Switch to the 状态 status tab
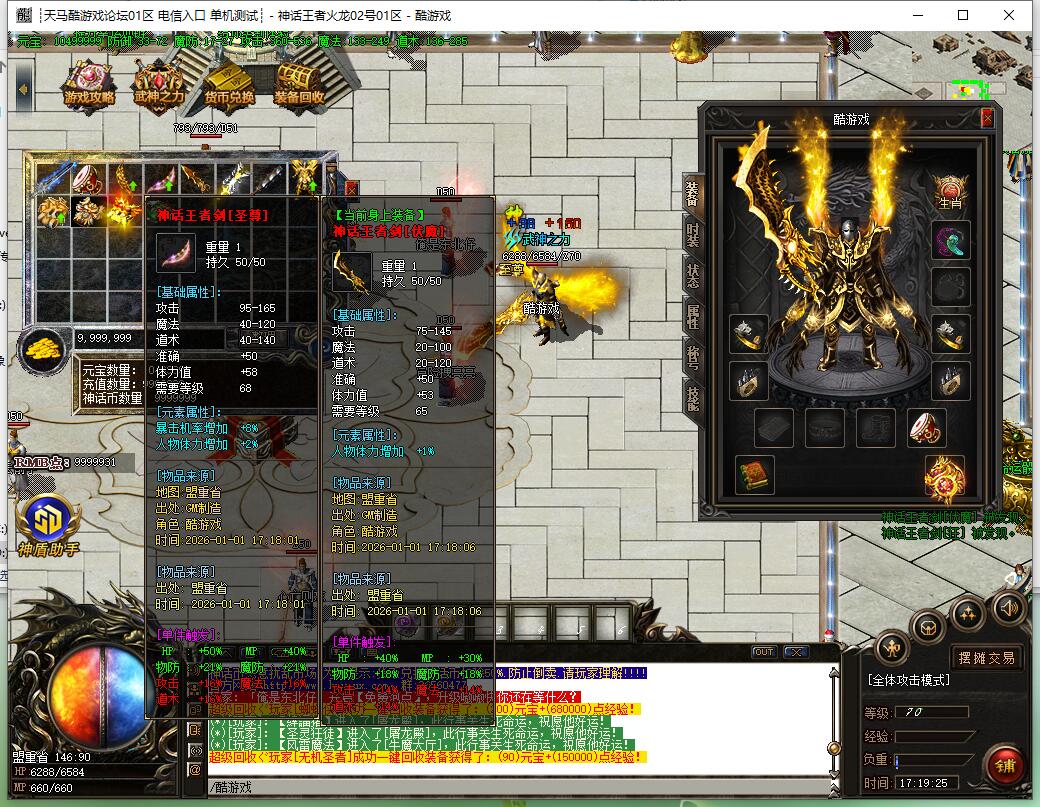This screenshot has height=807, width=1040. click(x=692, y=275)
